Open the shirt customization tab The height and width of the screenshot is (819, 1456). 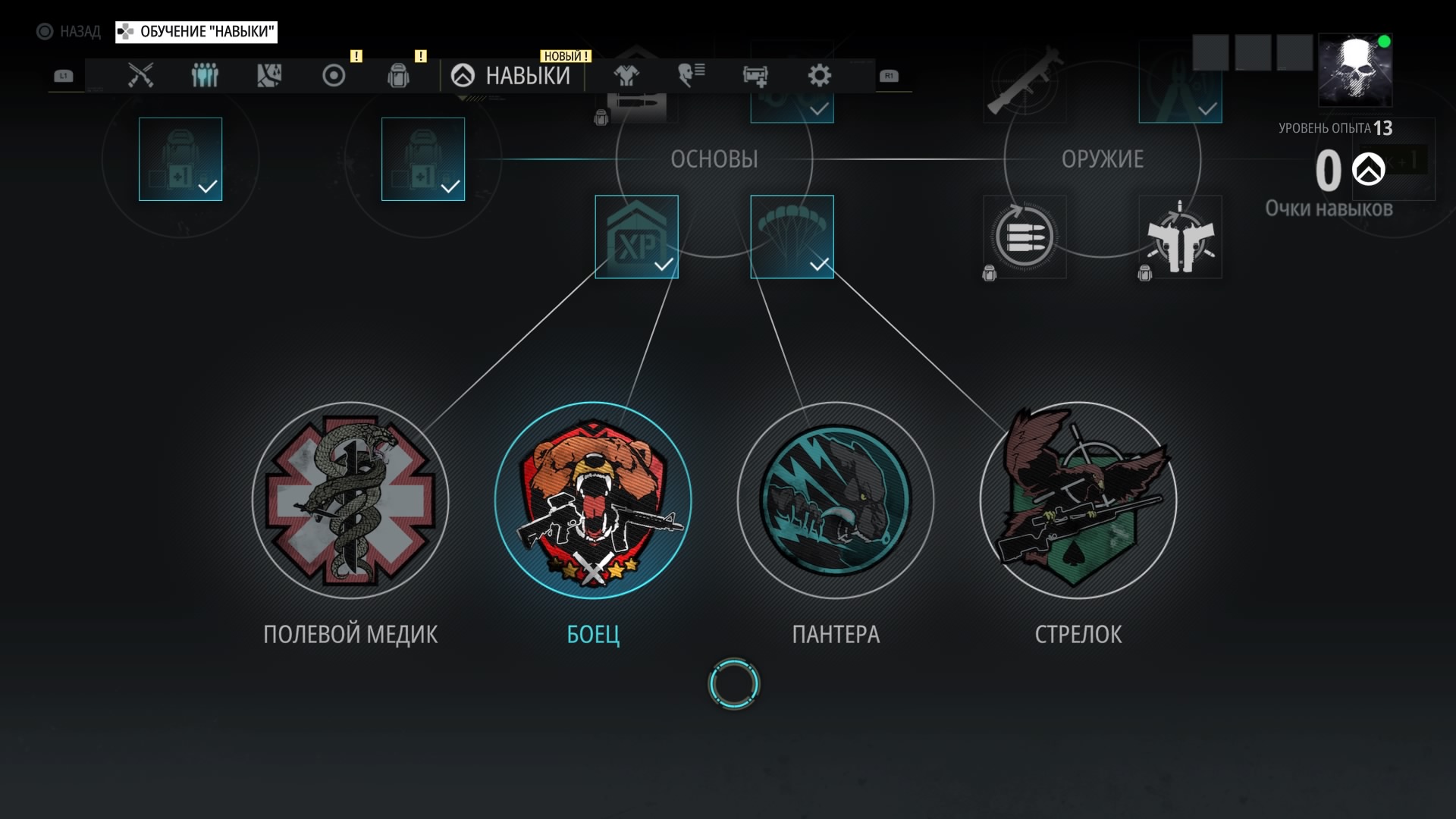pyautogui.click(x=626, y=76)
